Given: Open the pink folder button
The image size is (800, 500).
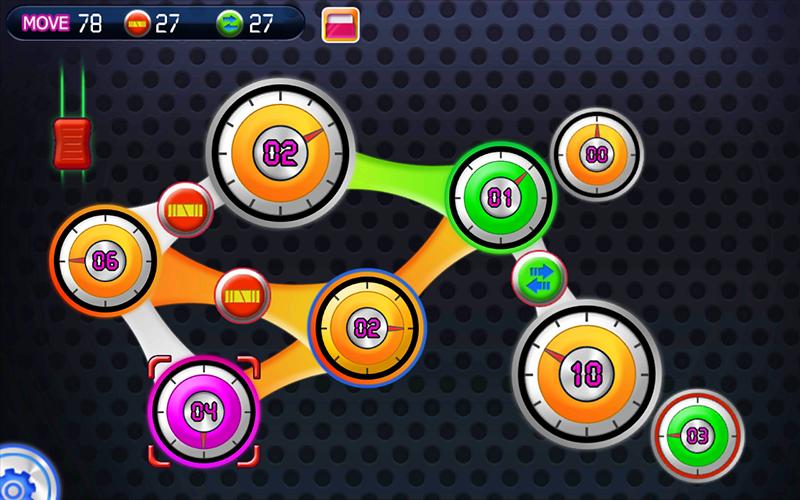Looking at the screenshot, I should (x=341, y=25).
